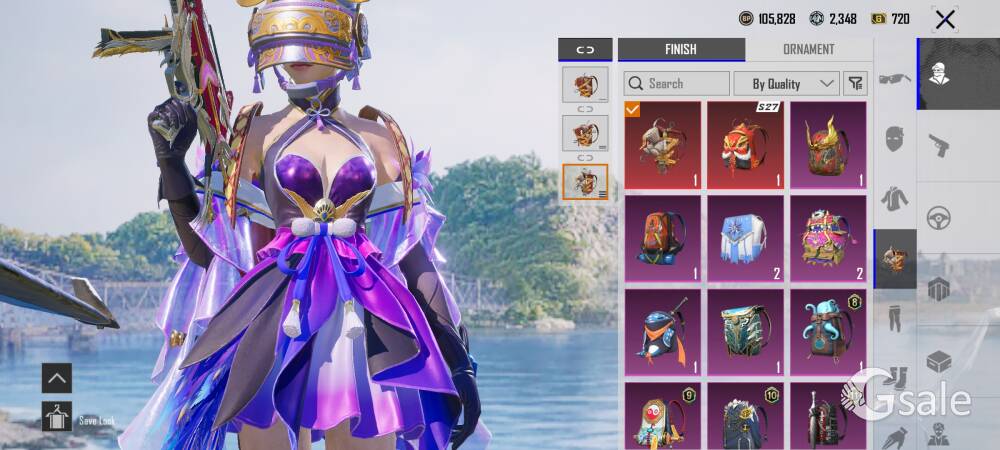
Task: Open the pants clothing category
Action: point(894,319)
